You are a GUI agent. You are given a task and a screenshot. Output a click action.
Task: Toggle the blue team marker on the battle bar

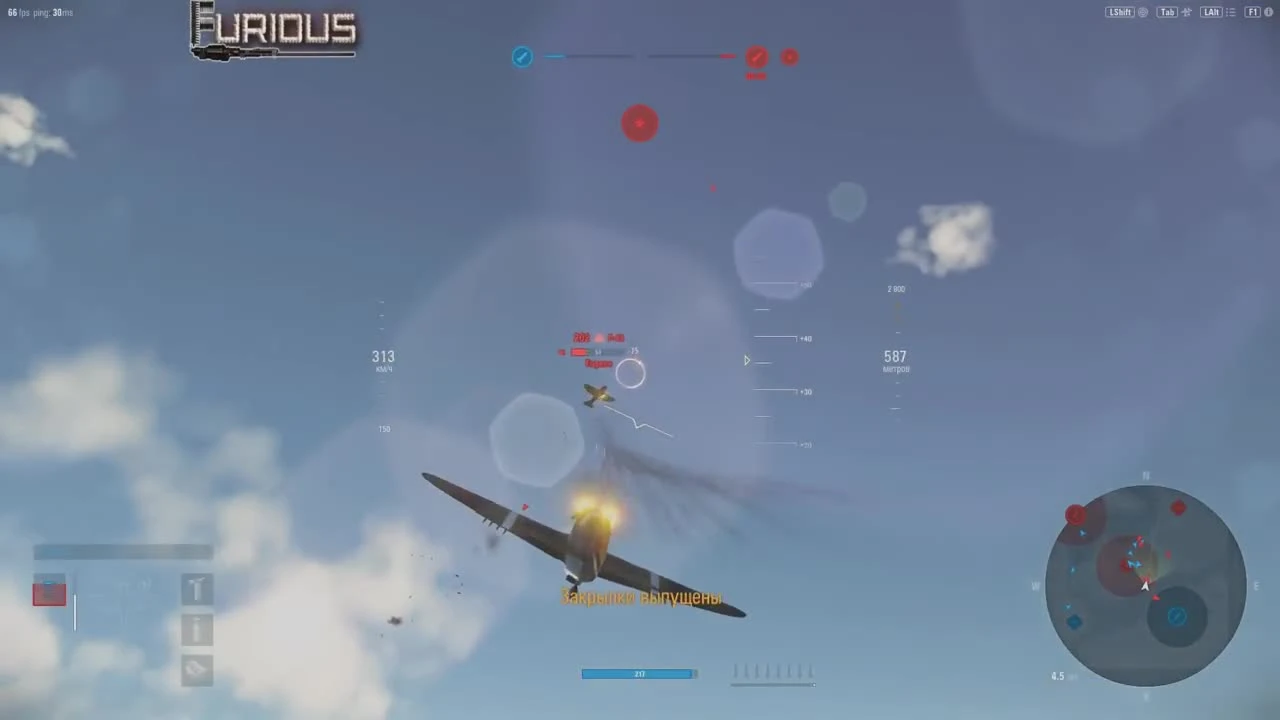(x=522, y=57)
